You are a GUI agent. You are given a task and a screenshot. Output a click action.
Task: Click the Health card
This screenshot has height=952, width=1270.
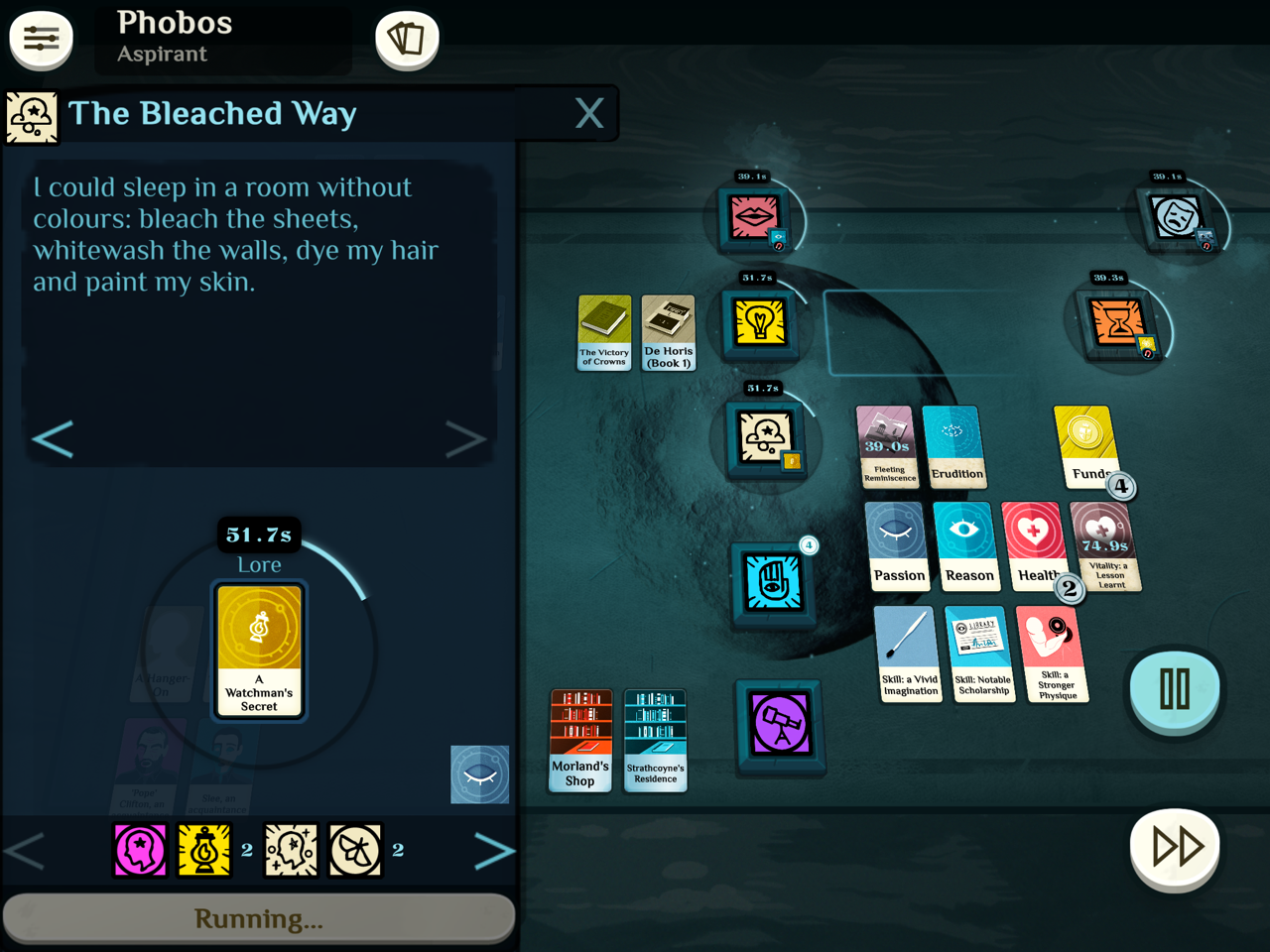coord(1033,546)
